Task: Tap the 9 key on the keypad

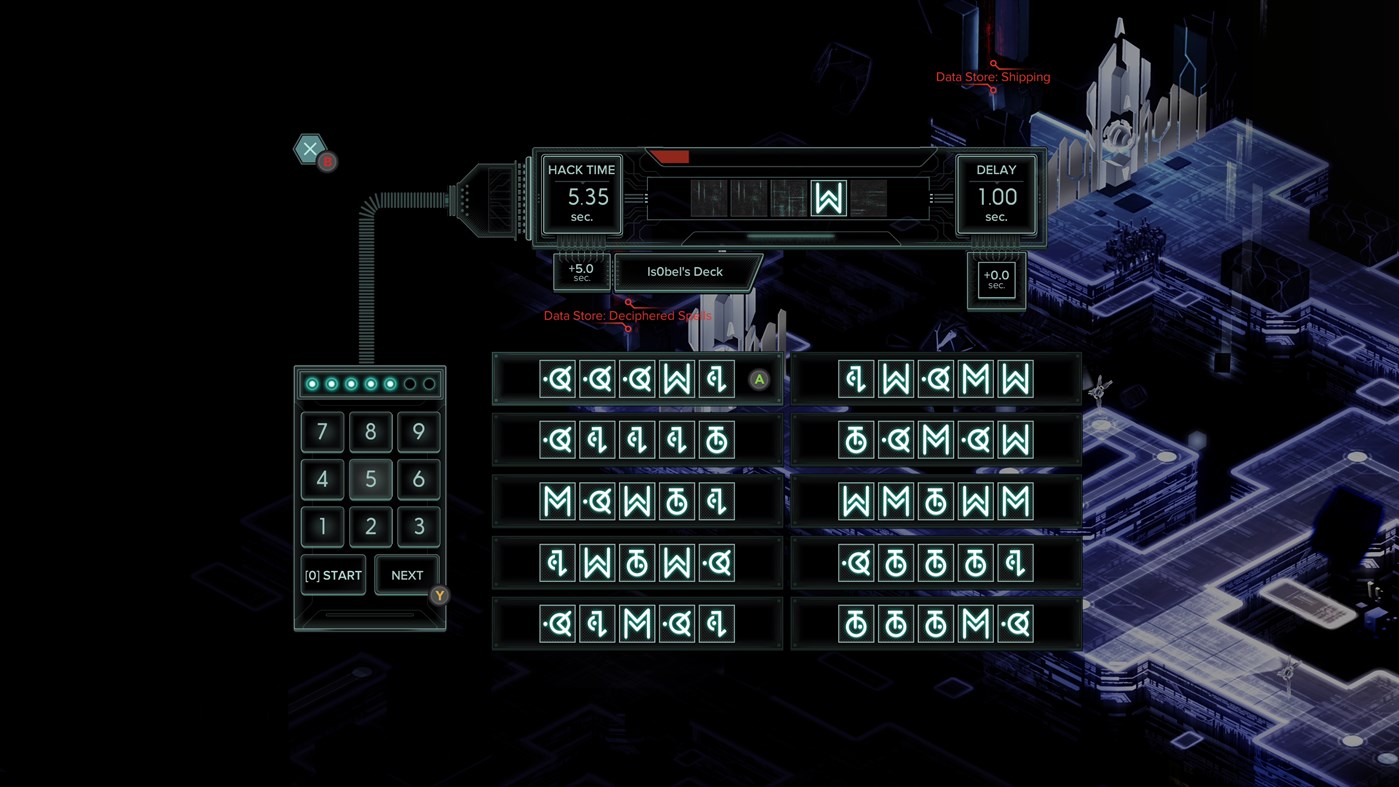Action: tap(418, 432)
